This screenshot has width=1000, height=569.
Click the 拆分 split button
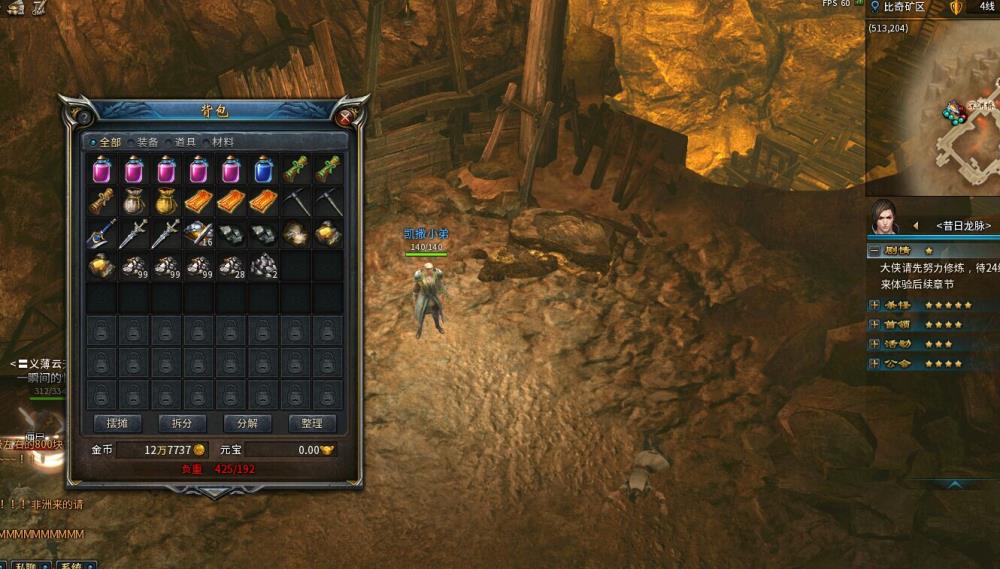point(183,423)
